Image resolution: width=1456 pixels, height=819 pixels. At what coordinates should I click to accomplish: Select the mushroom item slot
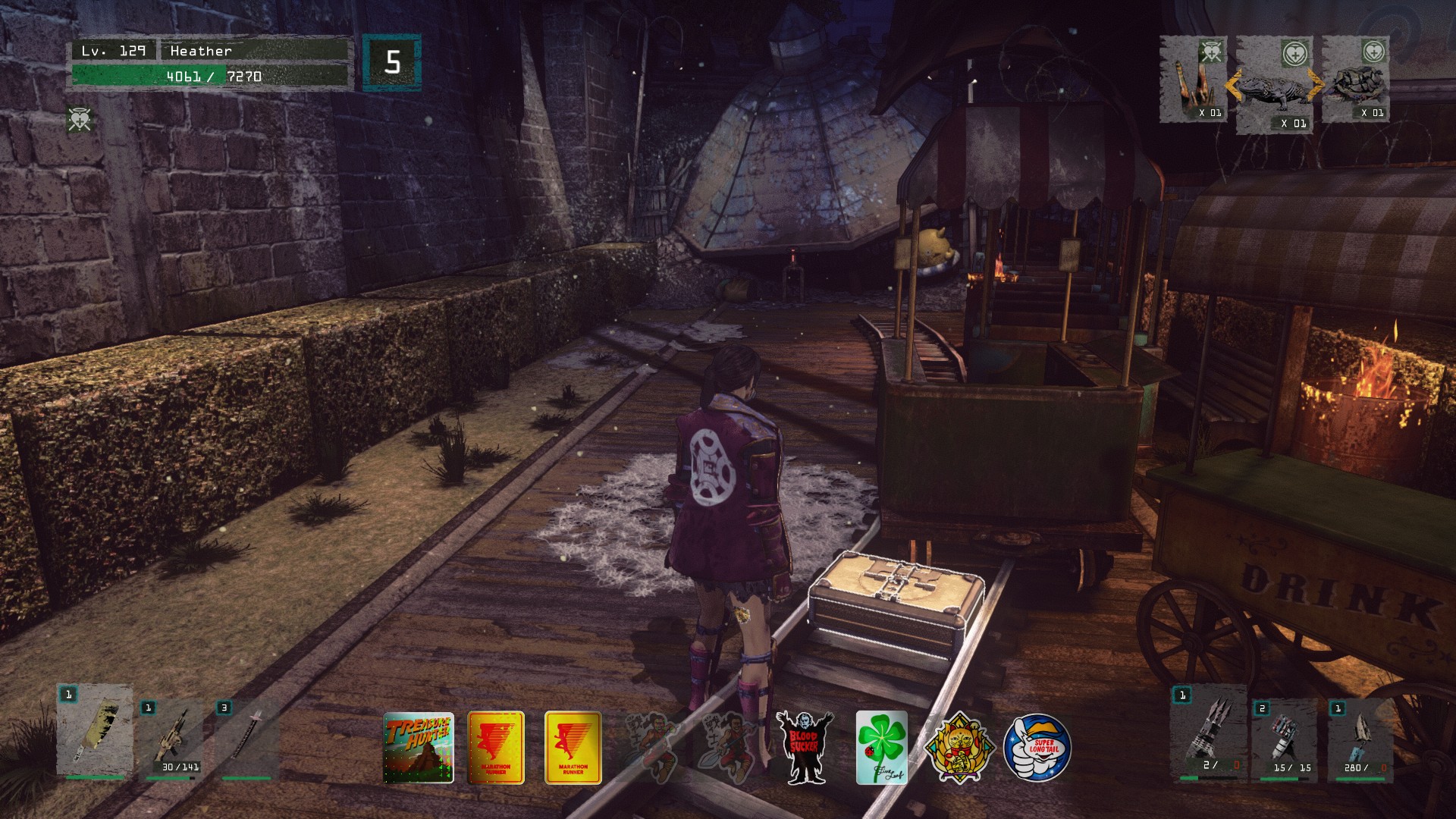point(1193,80)
